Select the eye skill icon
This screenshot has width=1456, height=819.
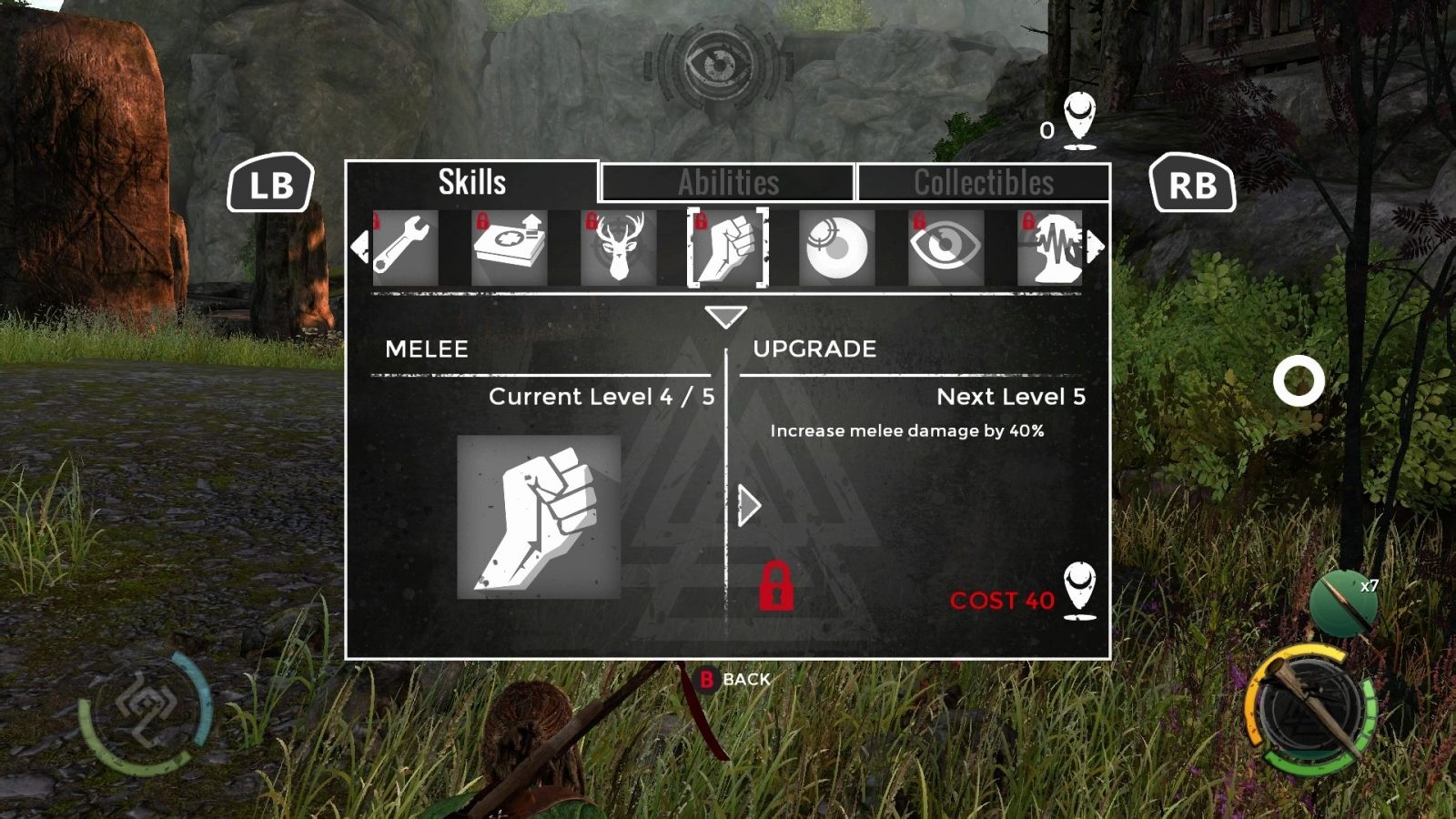[x=945, y=248]
